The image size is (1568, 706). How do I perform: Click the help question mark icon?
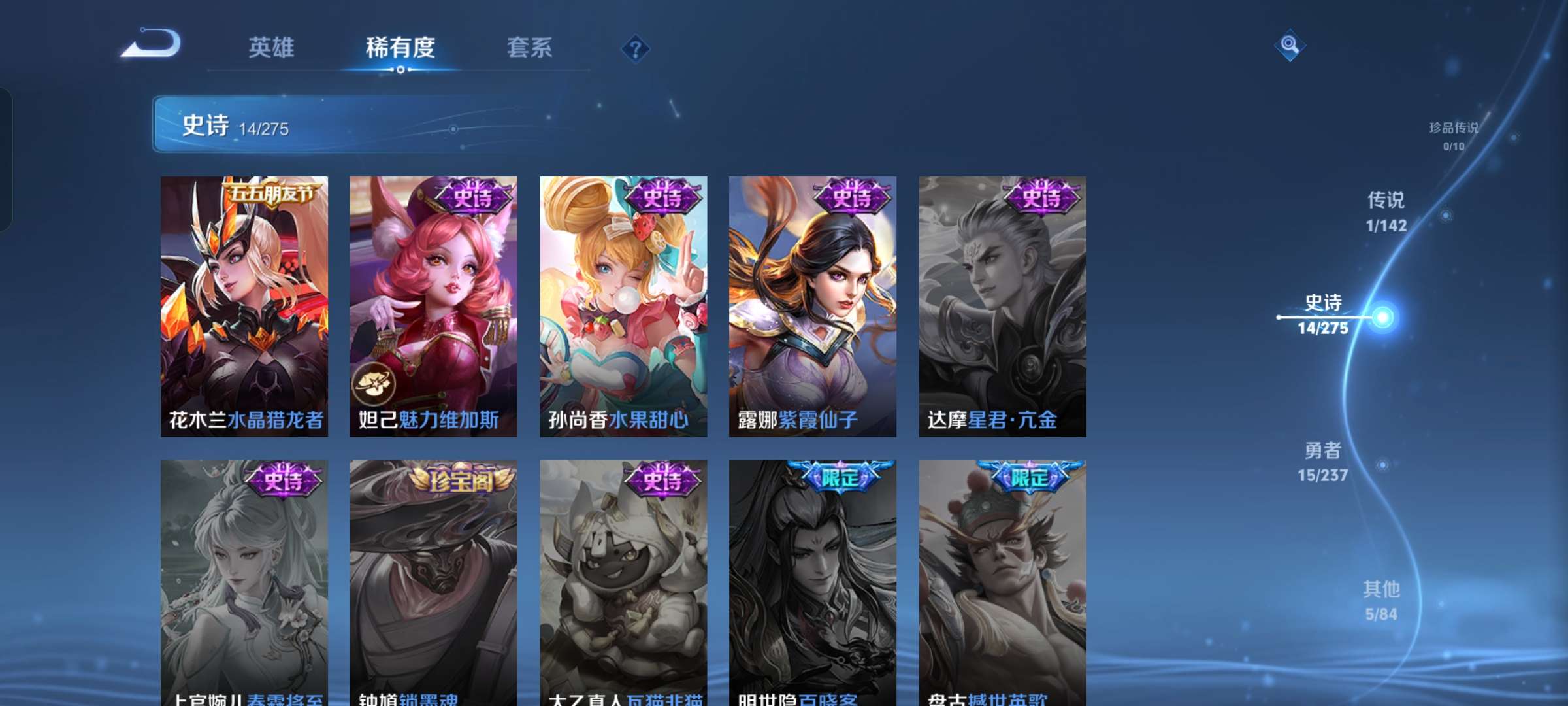click(x=637, y=48)
